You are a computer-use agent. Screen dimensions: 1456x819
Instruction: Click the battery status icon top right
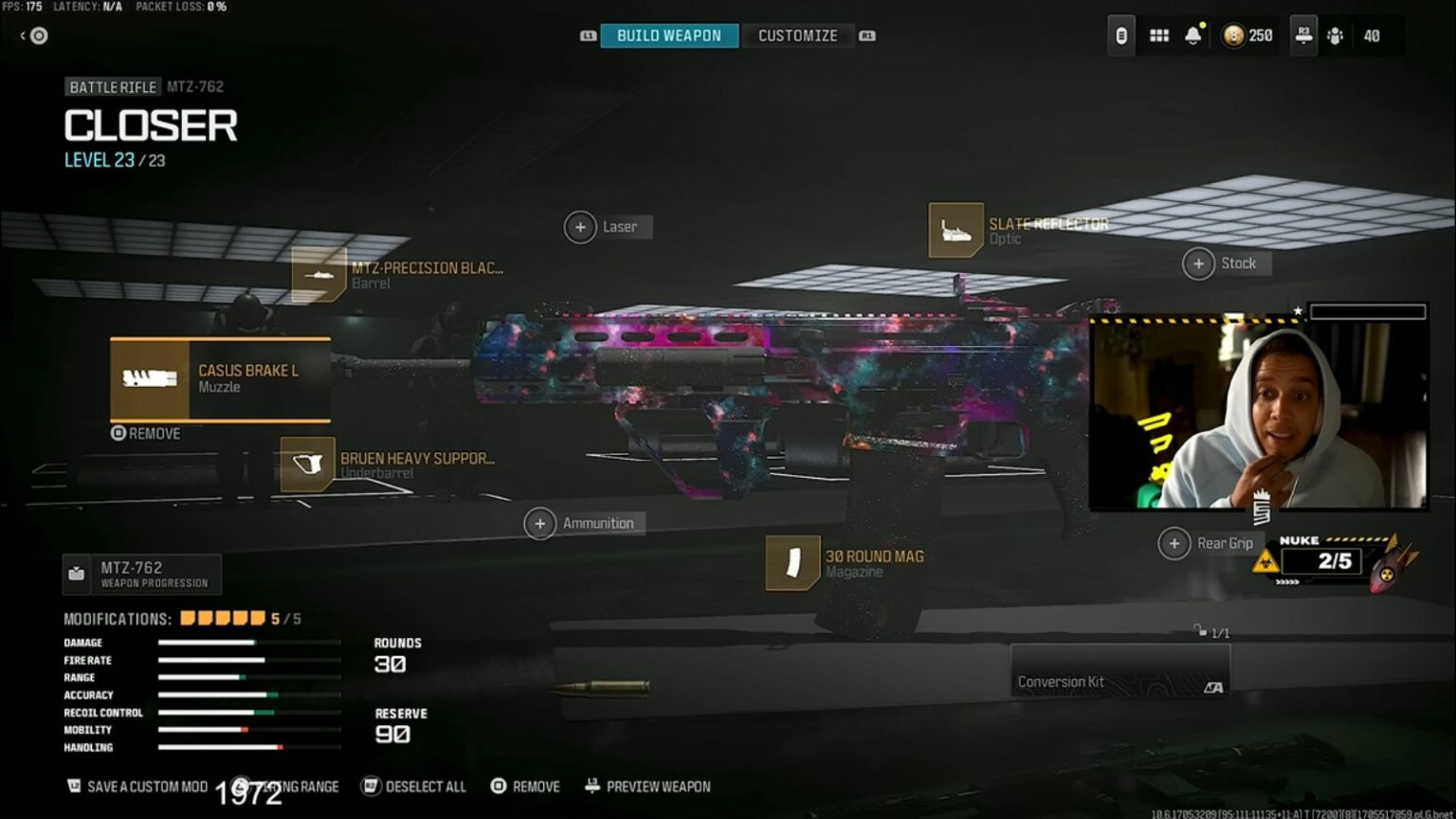tap(1120, 34)
